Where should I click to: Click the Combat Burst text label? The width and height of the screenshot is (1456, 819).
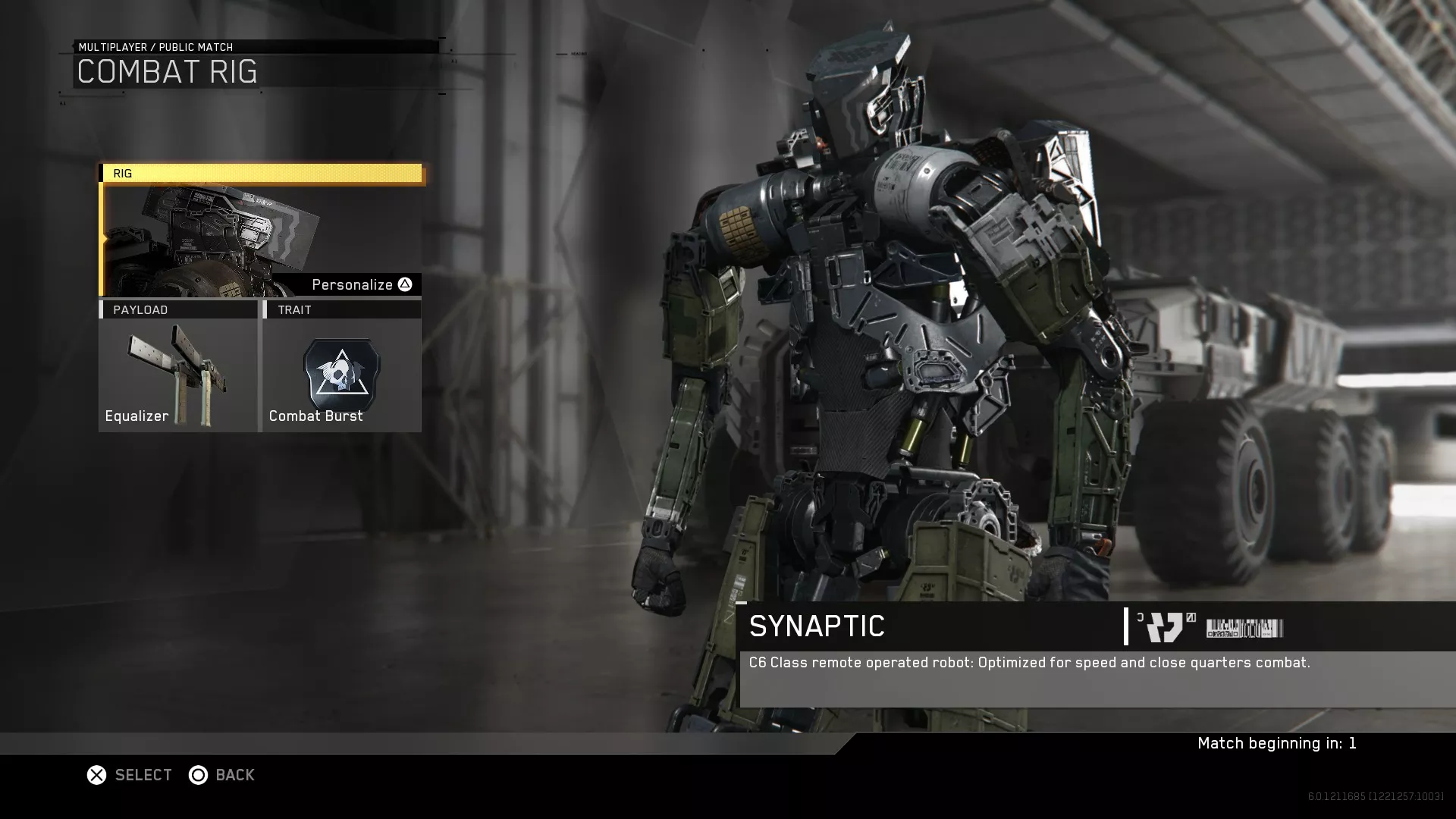pyautogui.click(x=316, y=416)
